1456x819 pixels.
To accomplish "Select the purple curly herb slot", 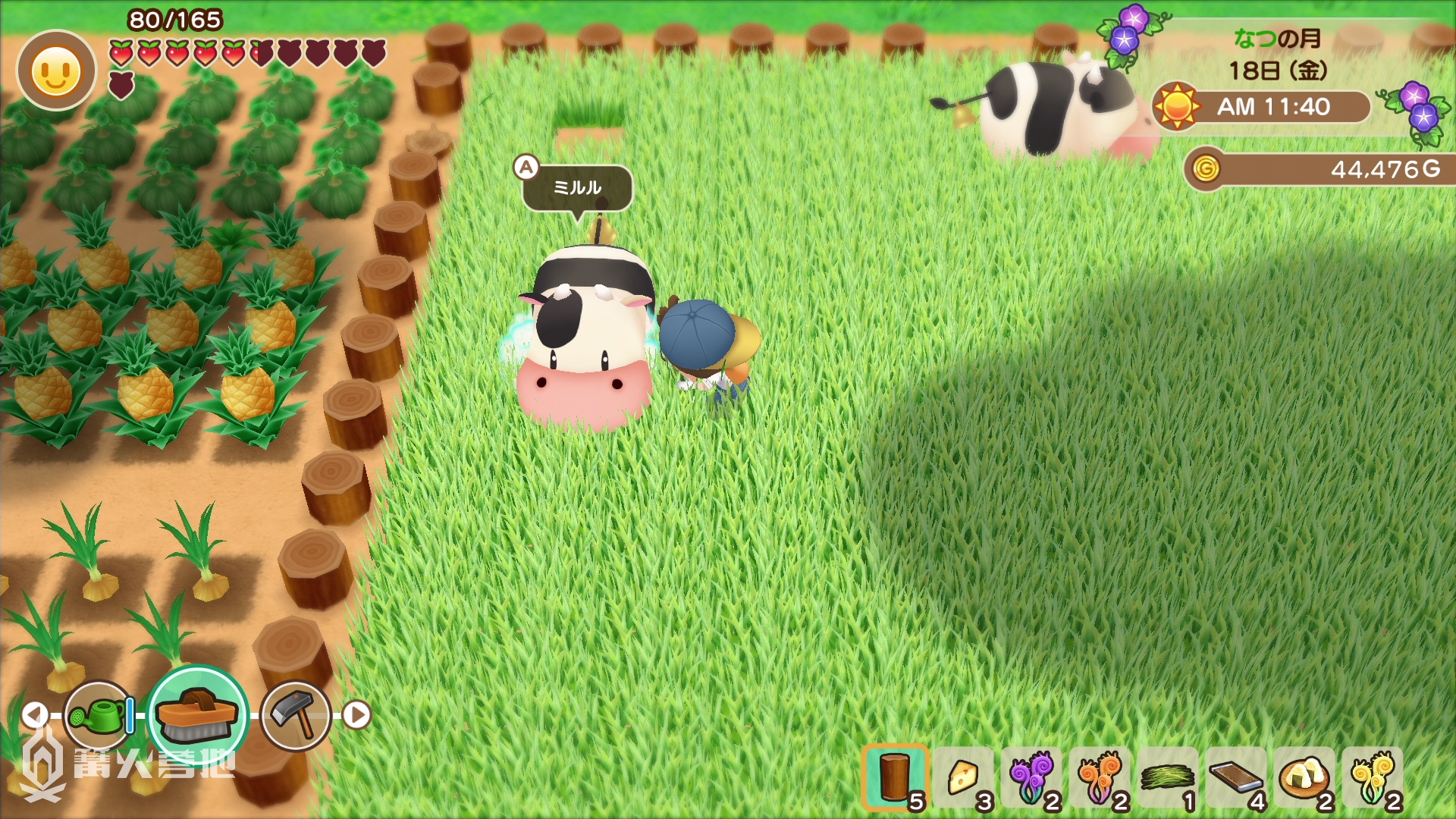I will pos(1031,777).
